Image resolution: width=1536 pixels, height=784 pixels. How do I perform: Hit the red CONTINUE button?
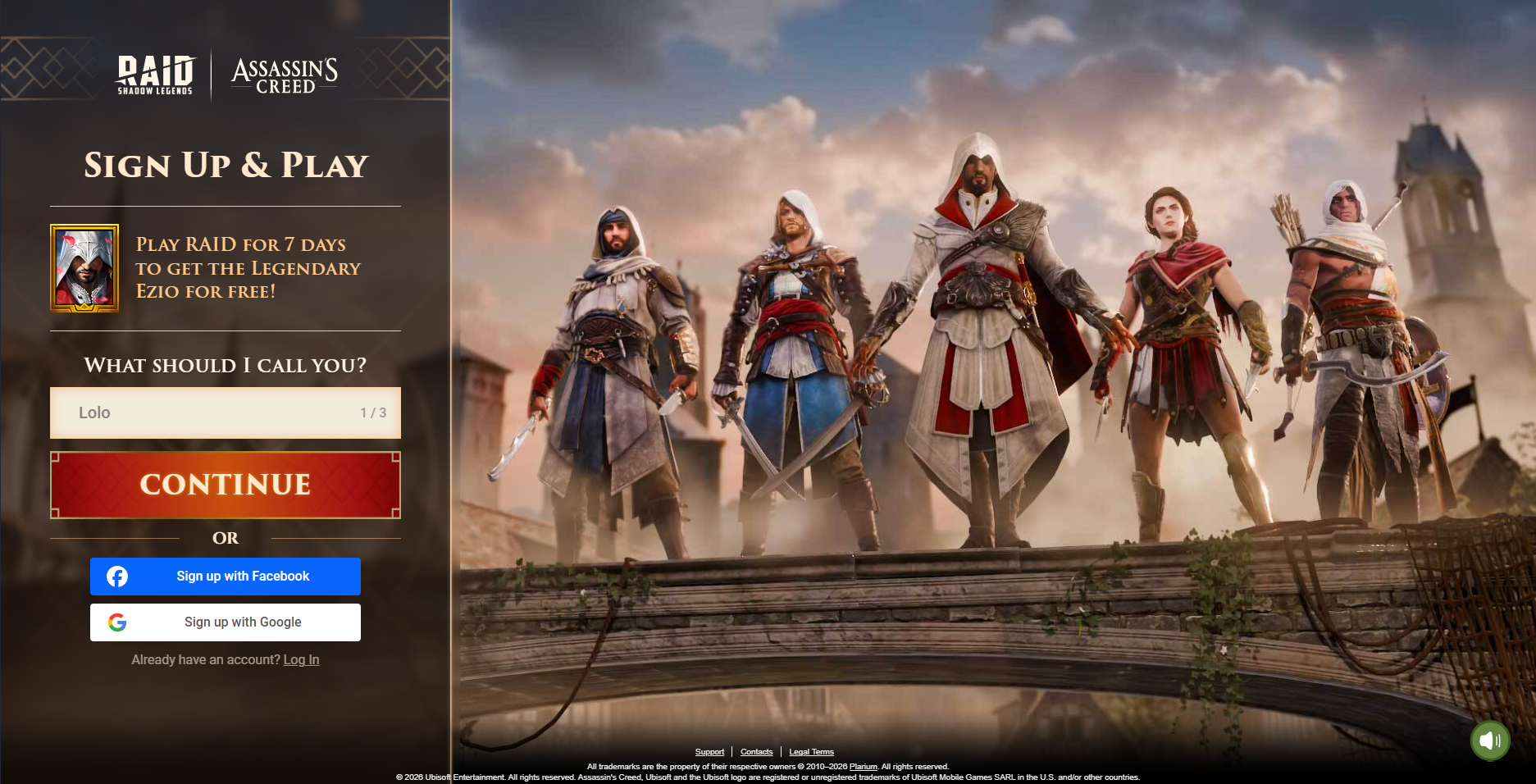tap(226, 485)
